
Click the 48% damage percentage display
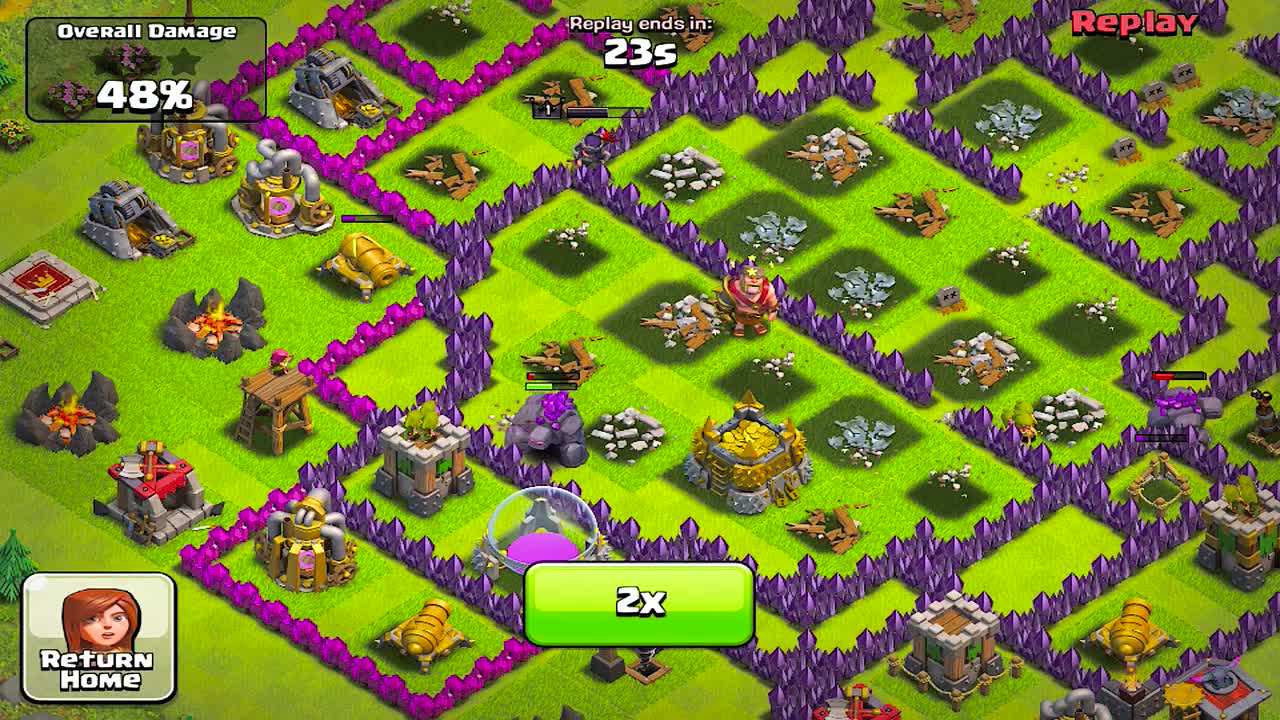[145, 95]
